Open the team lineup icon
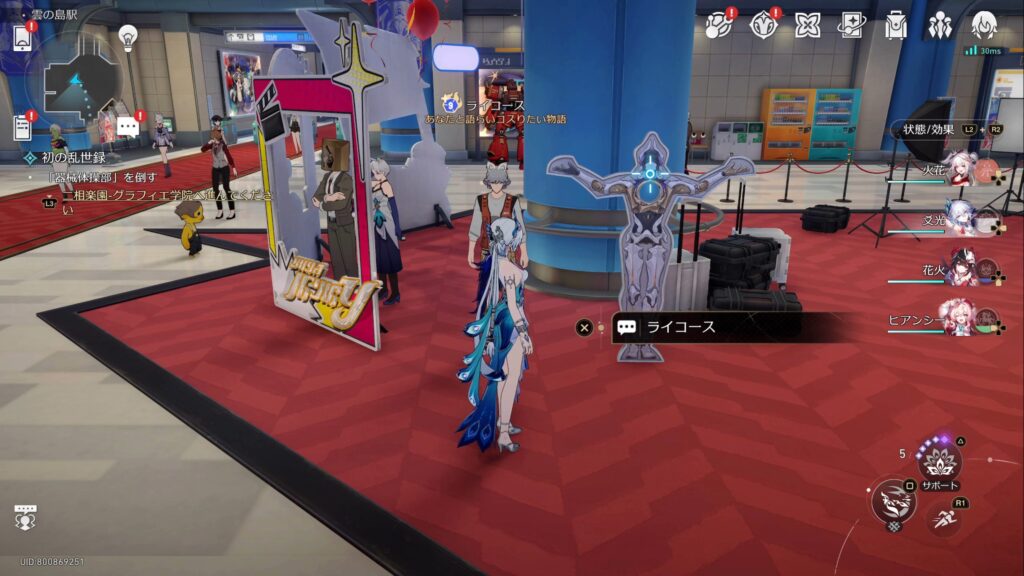 pyautogui.click(x=939, y=26)
